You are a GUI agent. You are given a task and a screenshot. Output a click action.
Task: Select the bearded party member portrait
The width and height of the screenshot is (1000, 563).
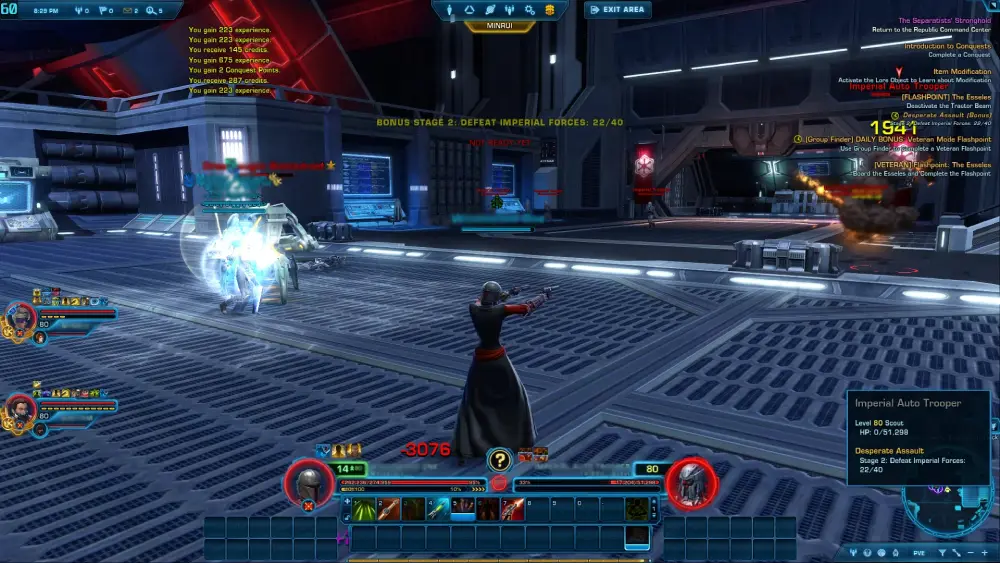click(20, 408)
